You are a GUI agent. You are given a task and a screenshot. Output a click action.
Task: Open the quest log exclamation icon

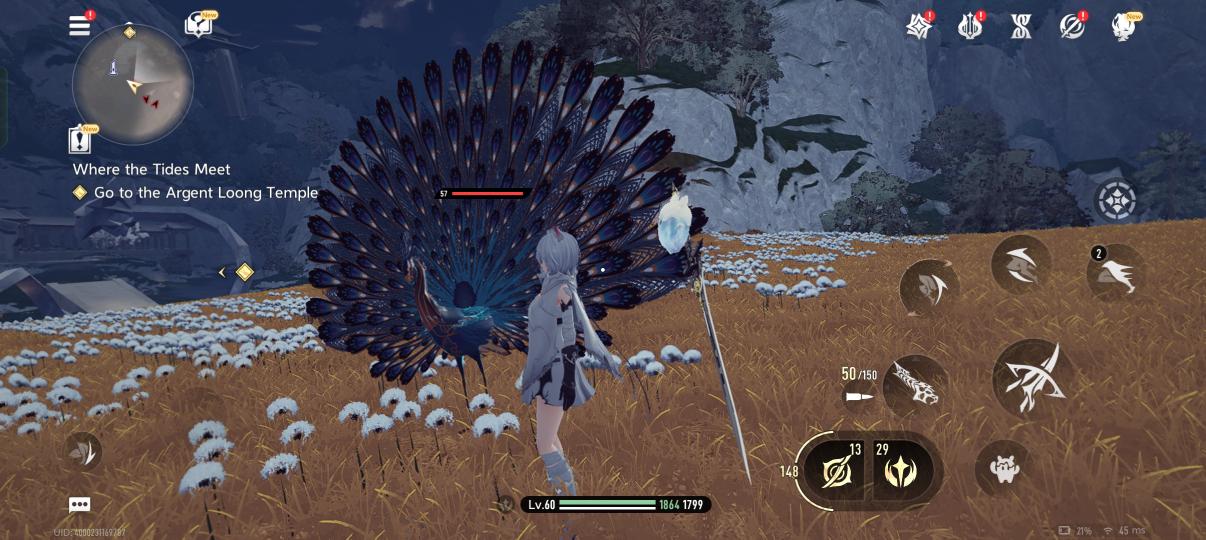tap(80, 140)
